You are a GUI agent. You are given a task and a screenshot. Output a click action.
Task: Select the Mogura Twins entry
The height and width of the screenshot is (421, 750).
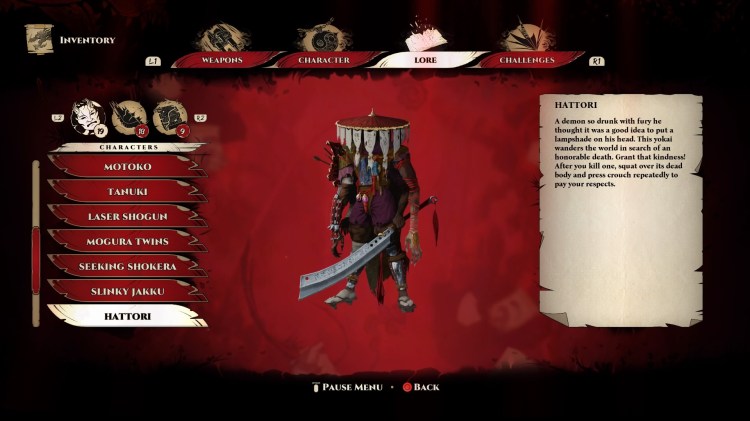point(127,241)
